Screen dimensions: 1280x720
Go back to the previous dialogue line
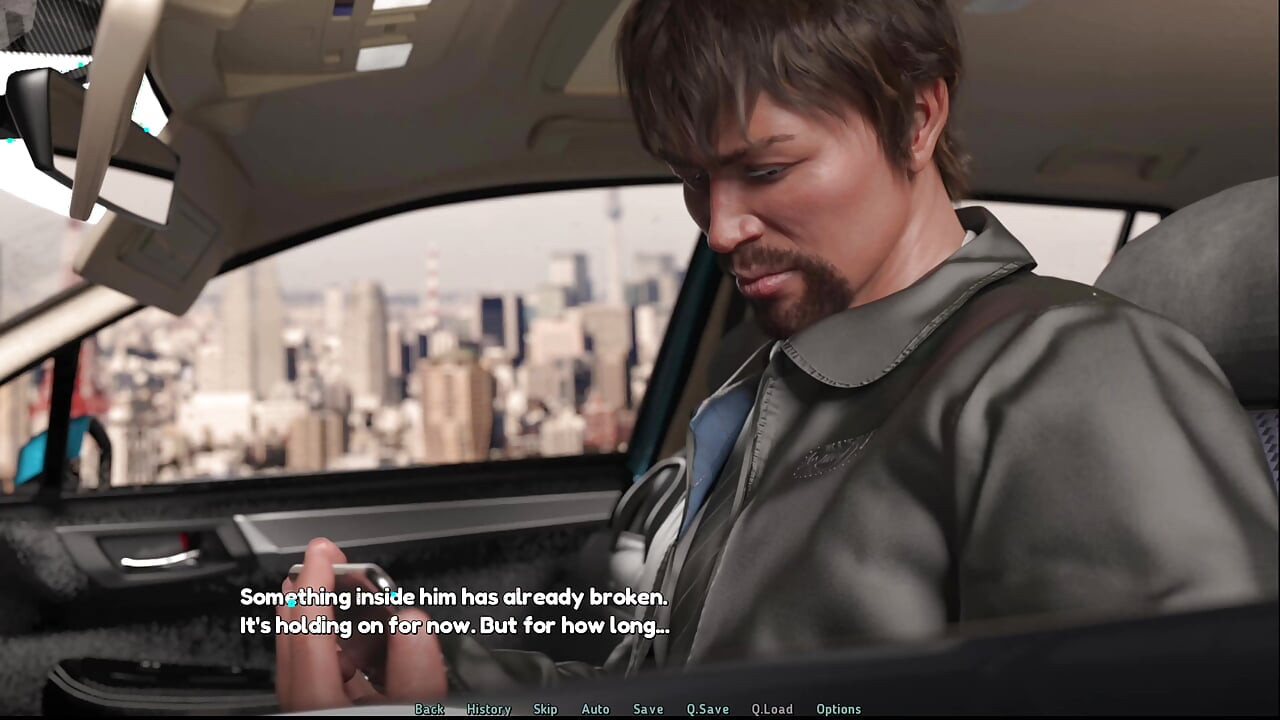429,709
